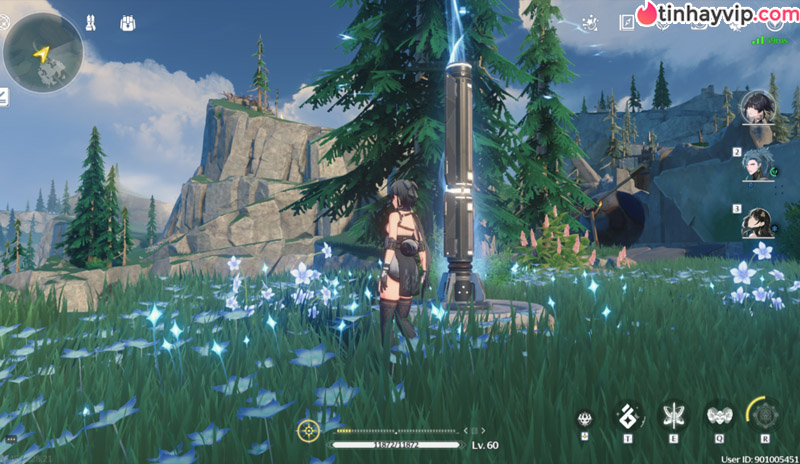Unleash the resonance liberation ultimate icon
This screenshot has width=800, height=464.
(763, 415)
